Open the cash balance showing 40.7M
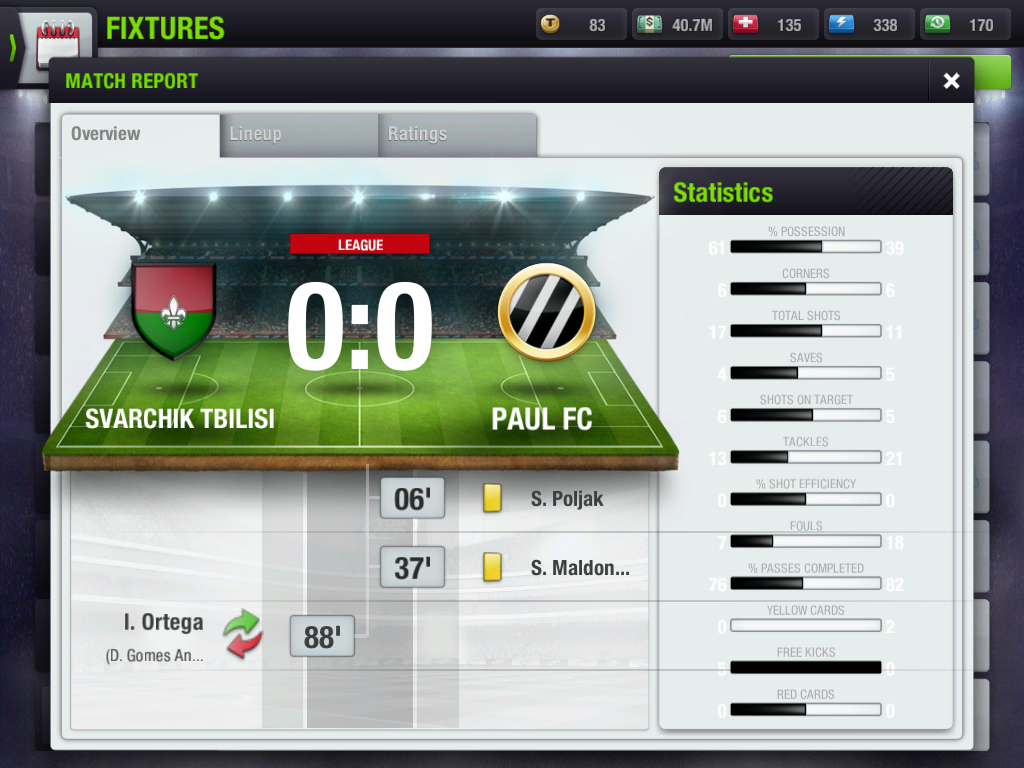 click(x=675, y=25)
